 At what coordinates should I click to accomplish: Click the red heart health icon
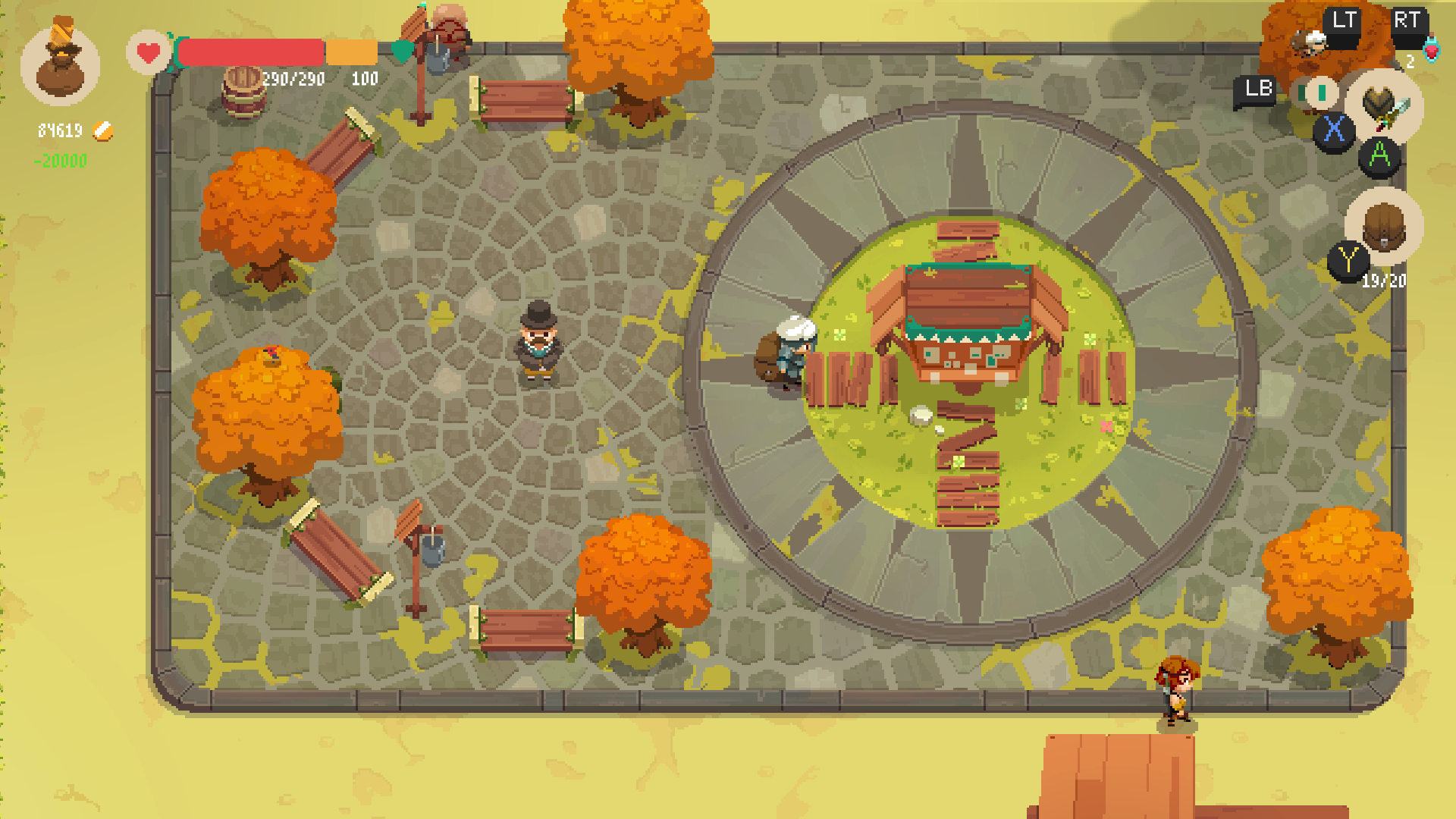148,53
